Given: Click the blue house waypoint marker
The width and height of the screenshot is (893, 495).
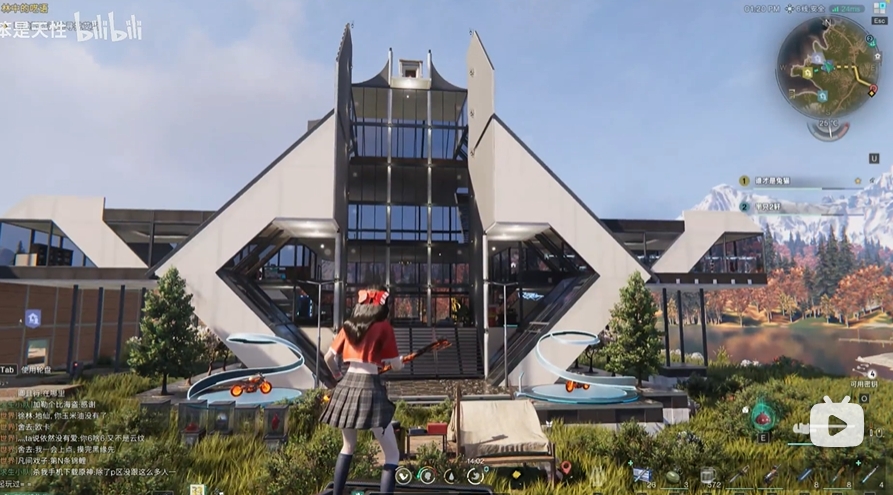Looking at the screenshot, I should pos(33,318).
